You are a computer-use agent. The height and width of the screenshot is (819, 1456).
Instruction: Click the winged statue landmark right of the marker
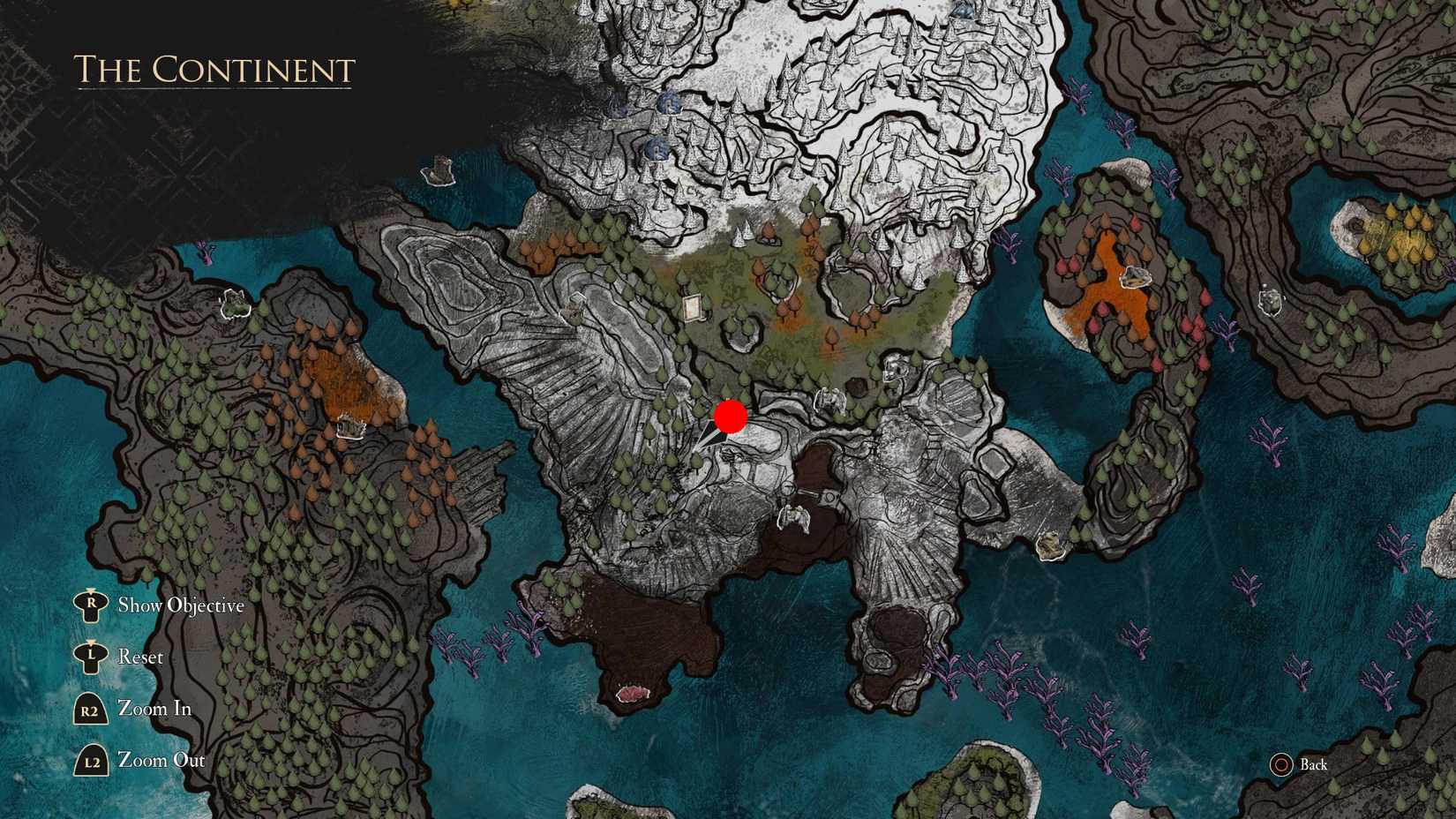point(829,399)
